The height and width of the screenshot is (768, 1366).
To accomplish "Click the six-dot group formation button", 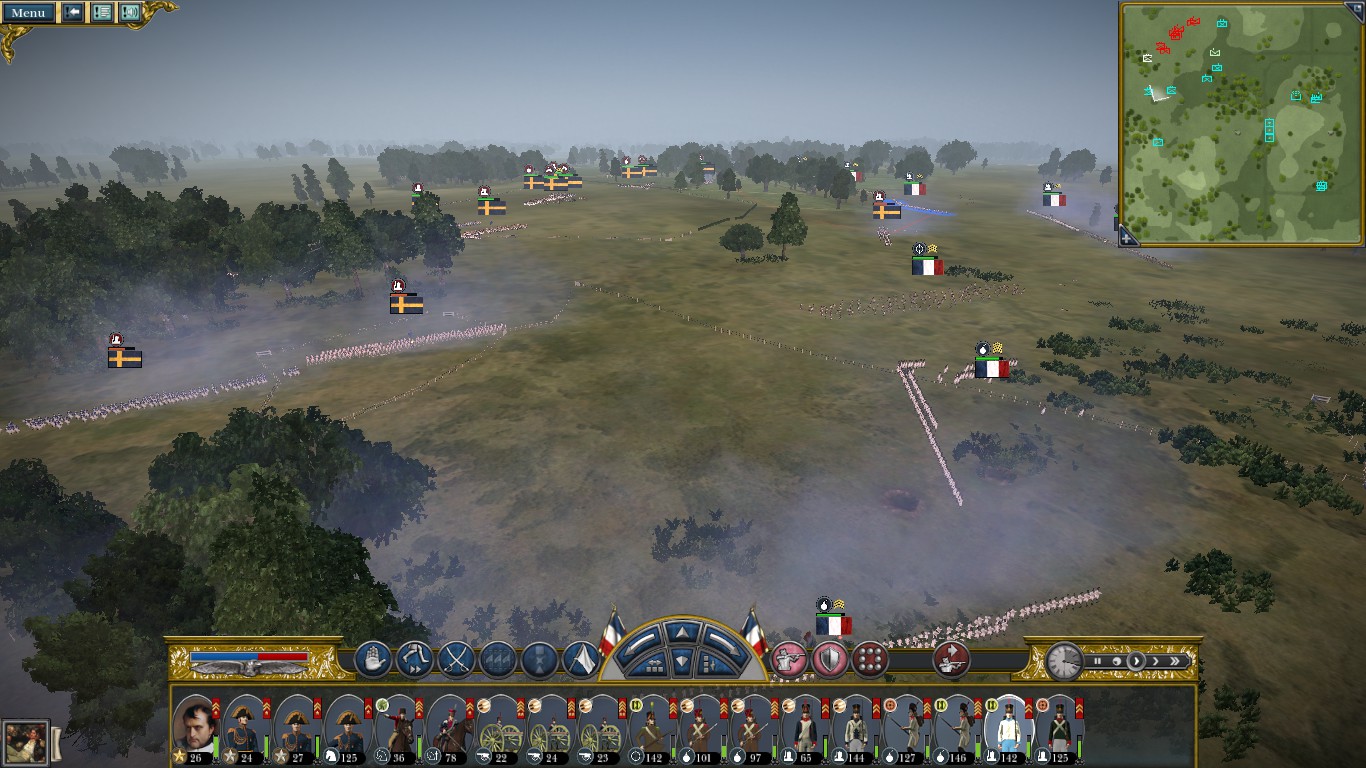I will 870,659.
